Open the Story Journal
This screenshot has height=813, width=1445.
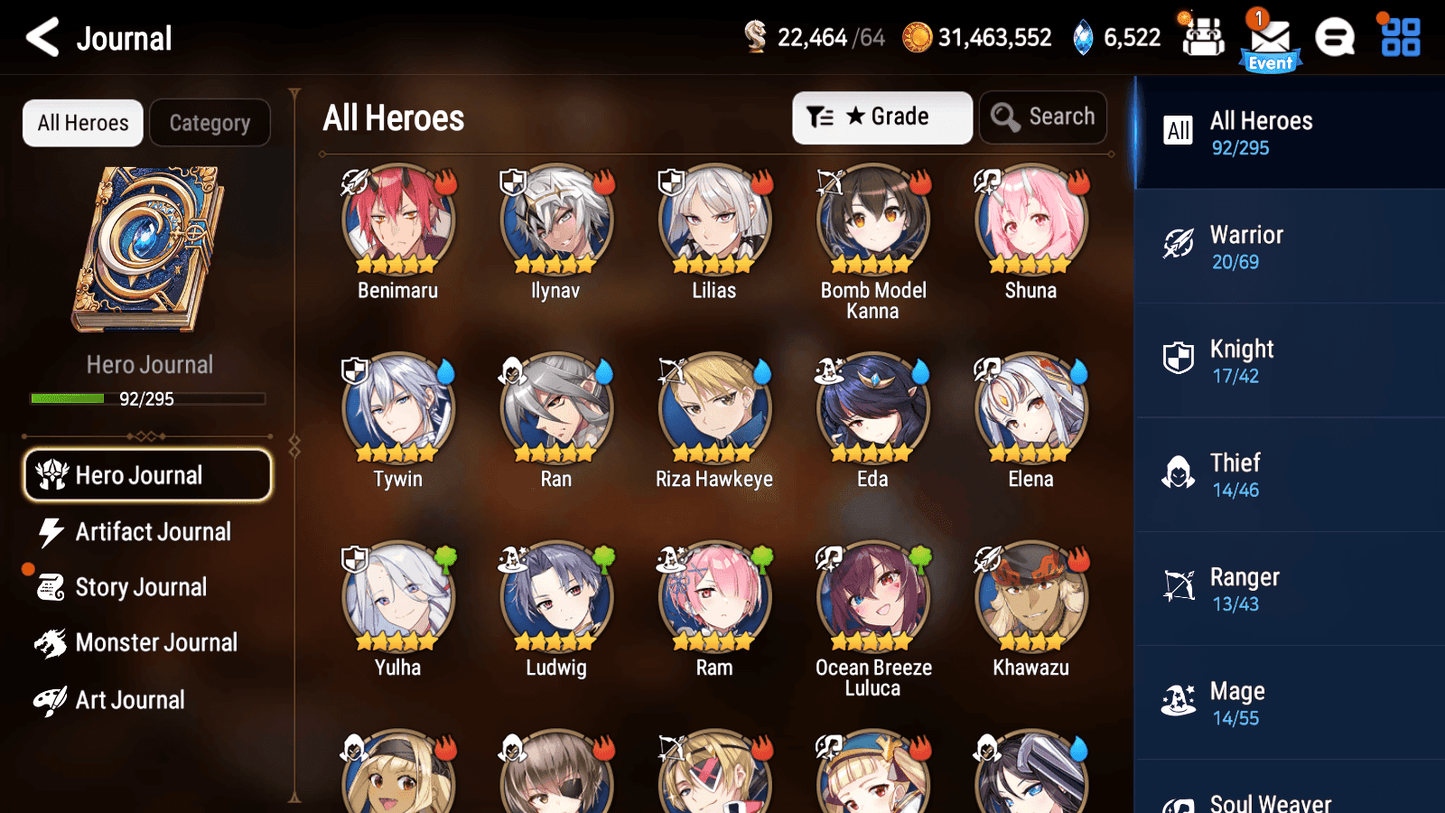(x=142, y=587)
